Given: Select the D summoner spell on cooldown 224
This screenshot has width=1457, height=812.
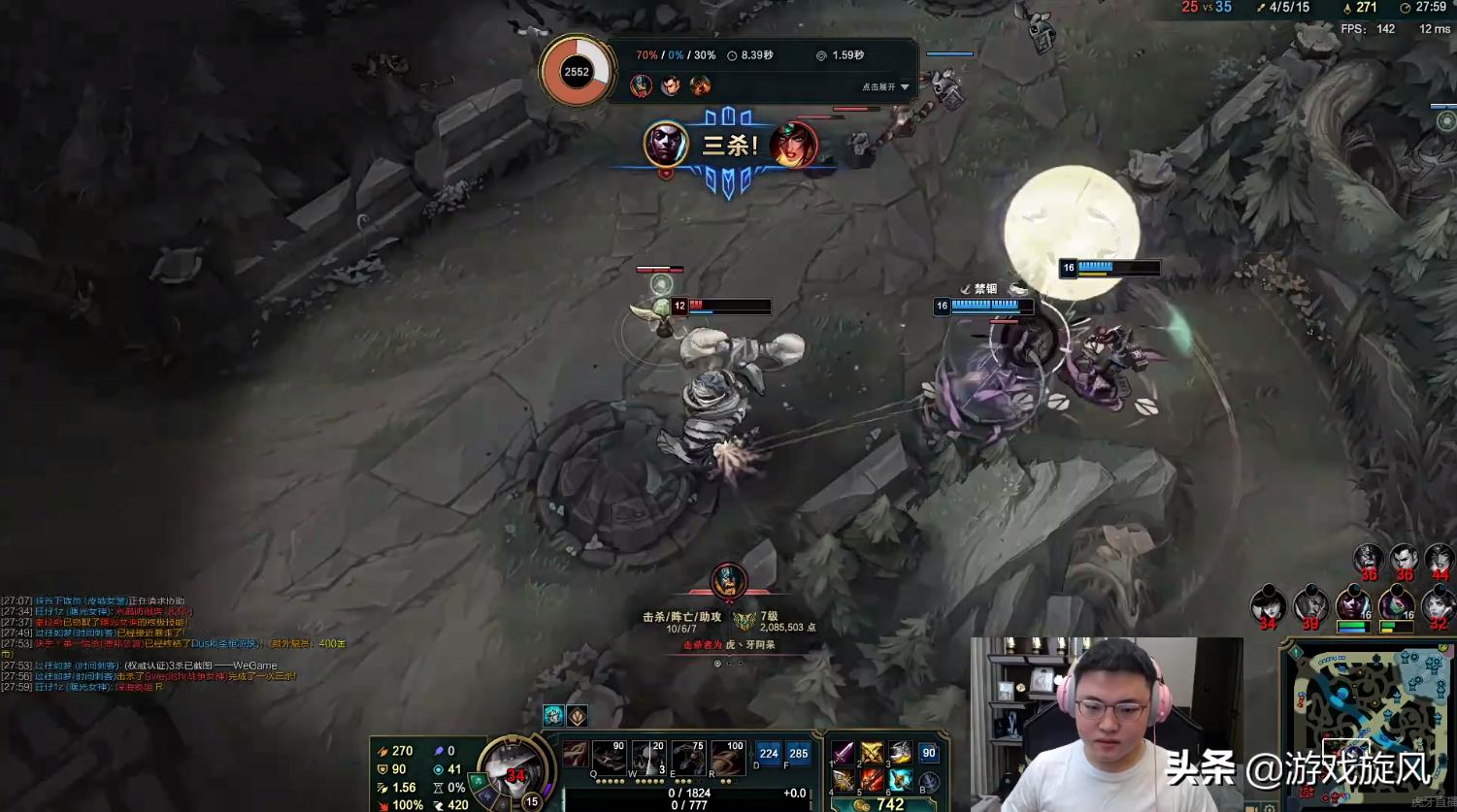Looking at the screenshot, I should click(769, 754).
